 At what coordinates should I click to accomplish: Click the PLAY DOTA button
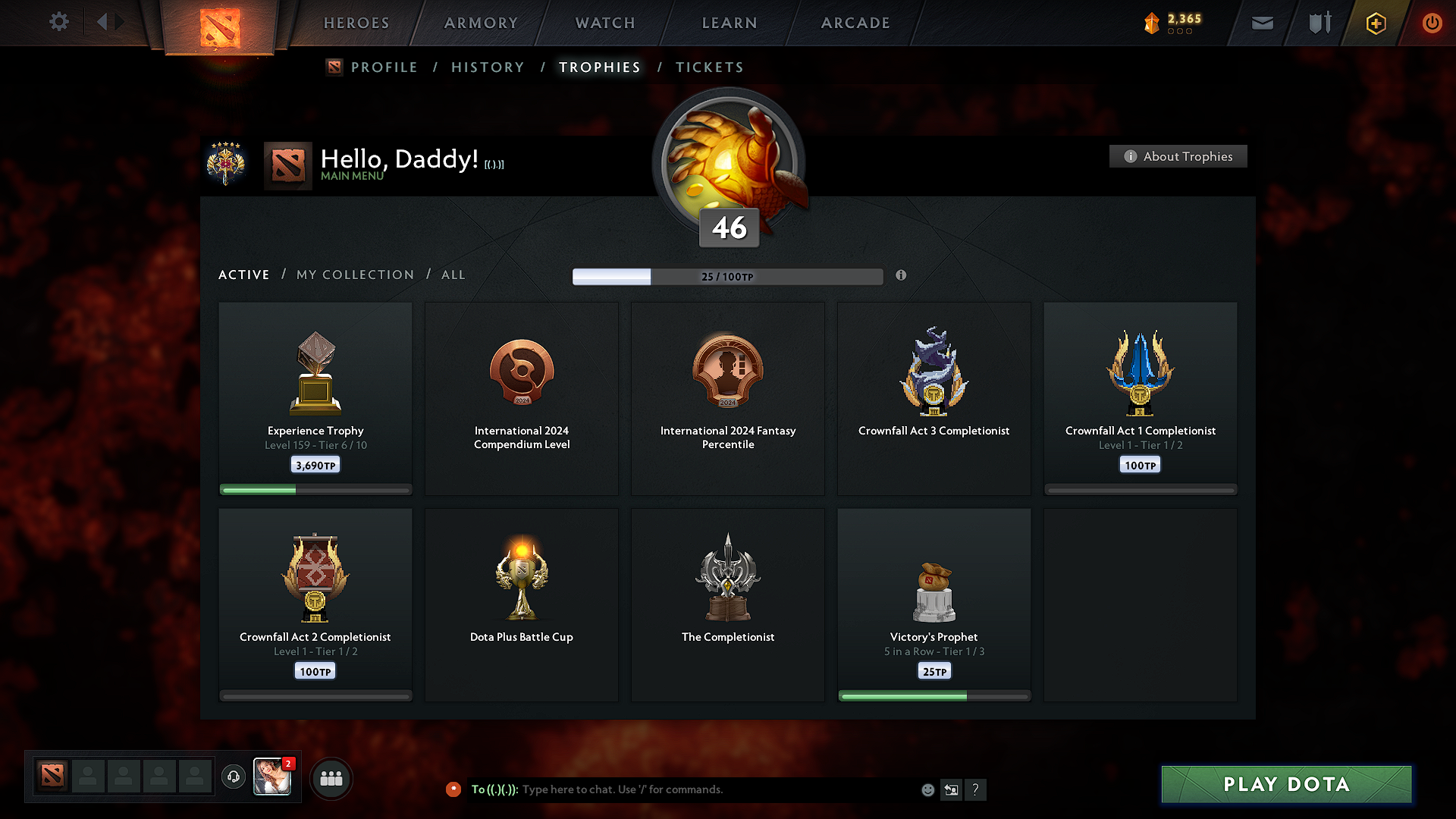pyautogui.click(x=1285, y=784)
